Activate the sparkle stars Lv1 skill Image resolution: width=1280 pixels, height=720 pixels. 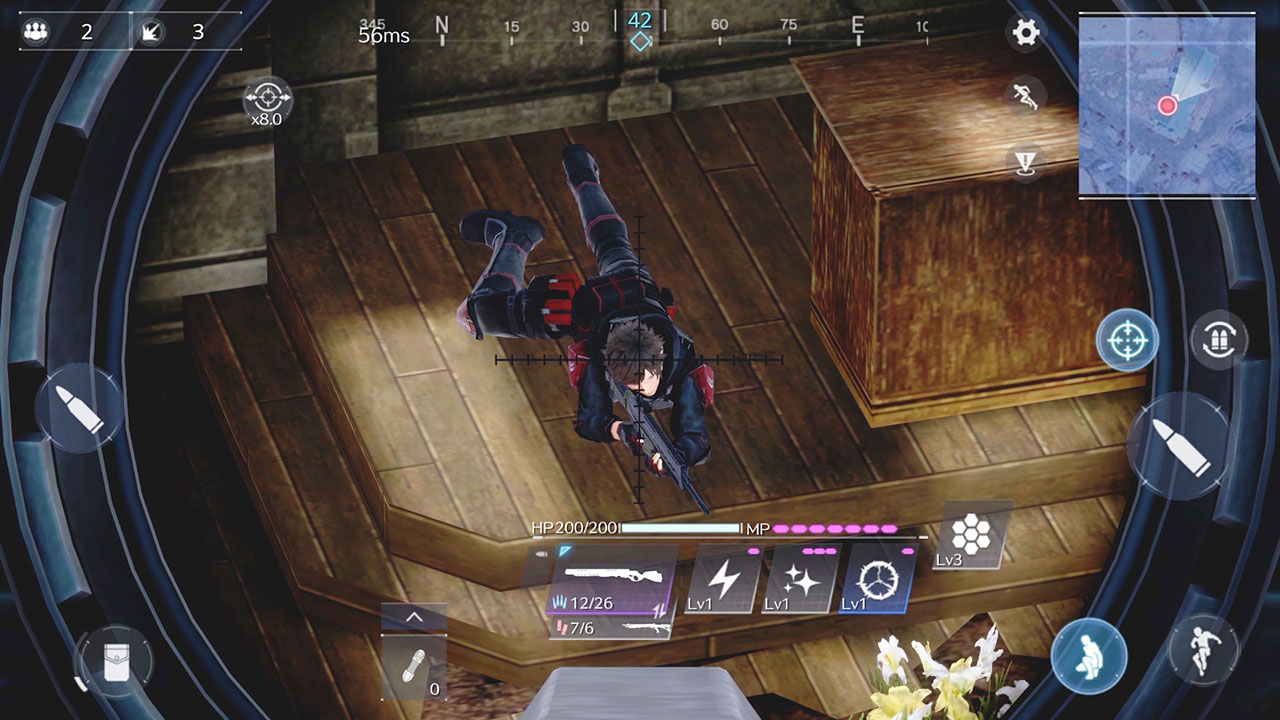click(799, 578)
